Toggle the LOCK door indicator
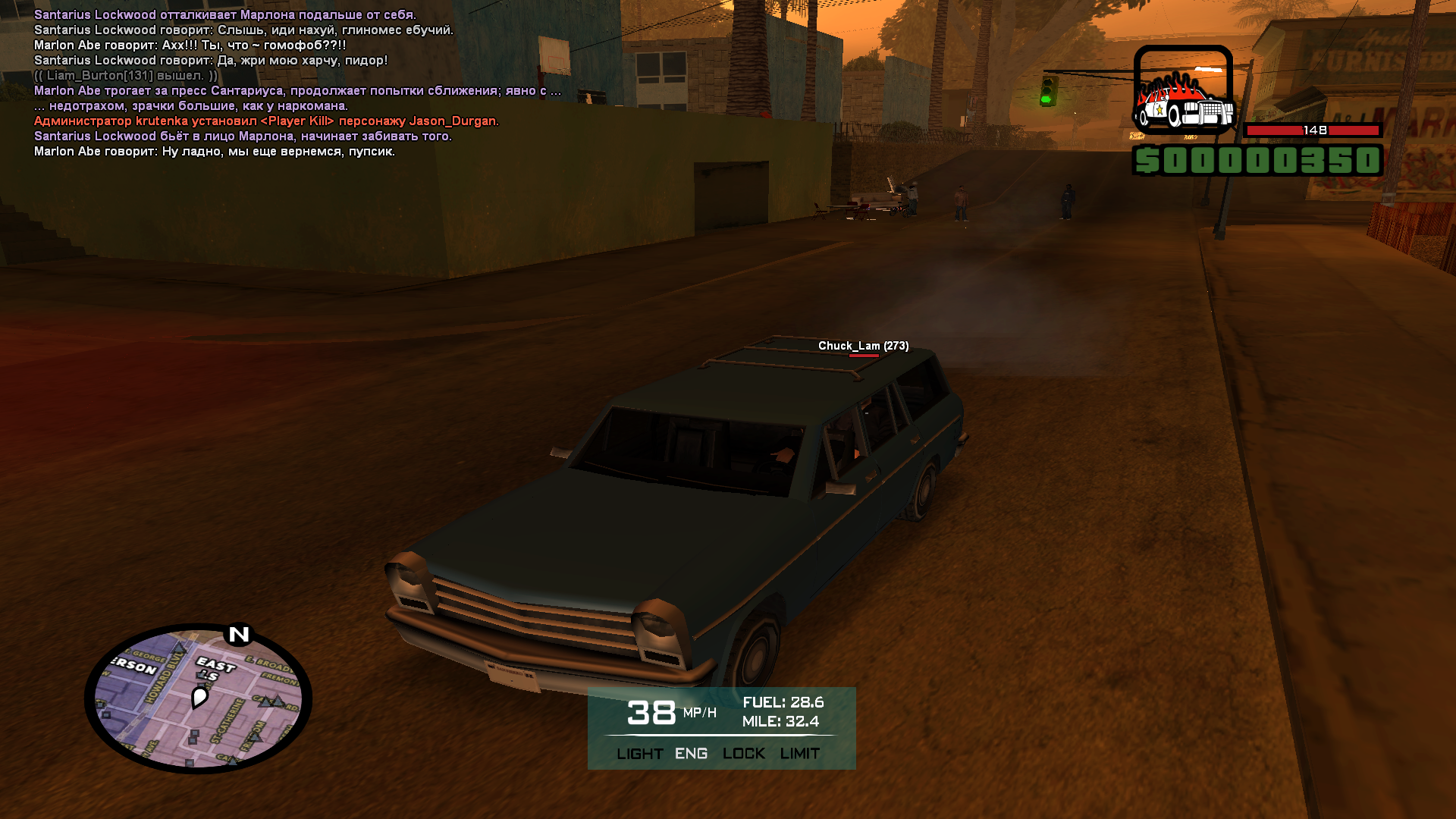The image size is (1456, 819). tap(743, 754)
